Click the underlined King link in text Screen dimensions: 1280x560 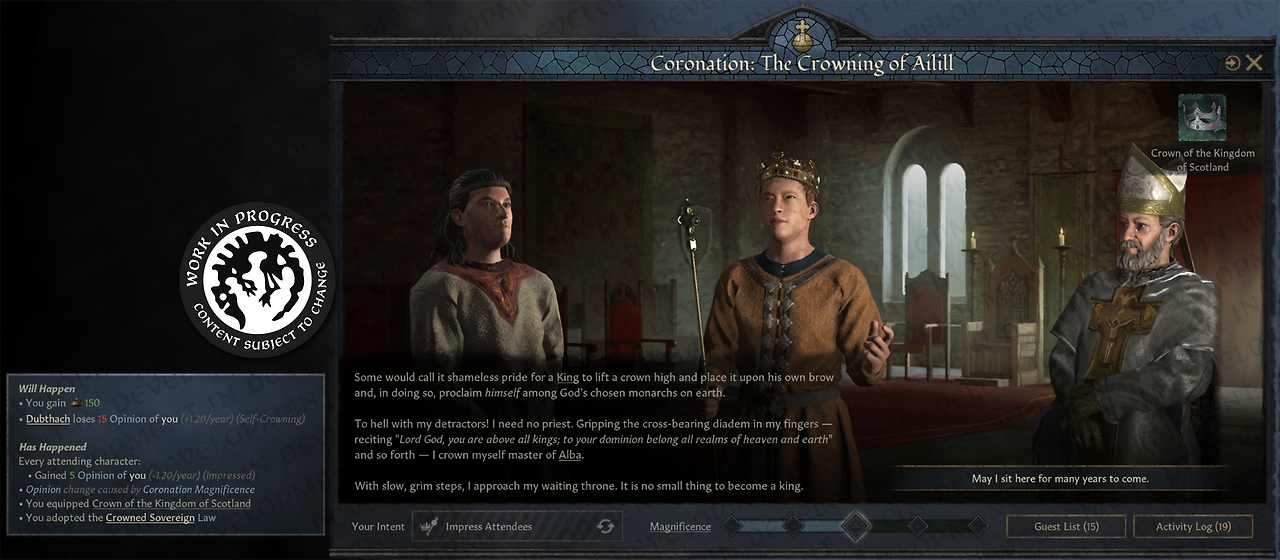[567, 377]
